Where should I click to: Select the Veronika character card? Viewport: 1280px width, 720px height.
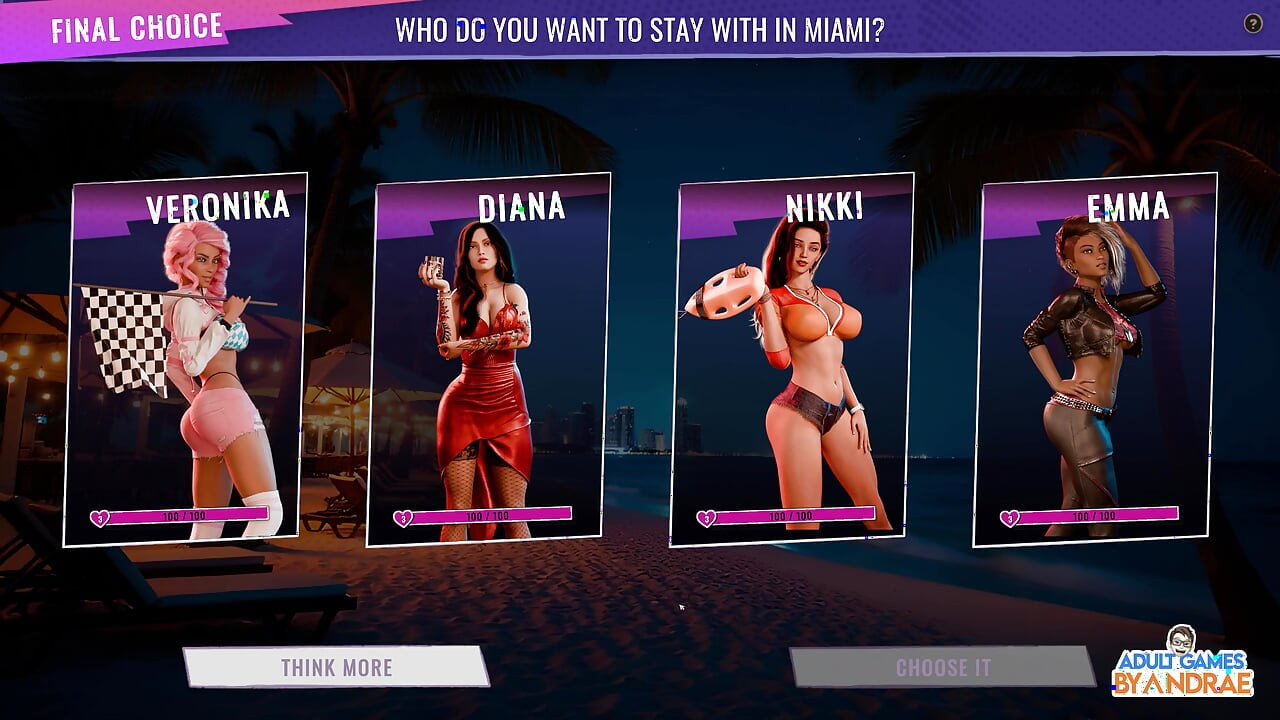pos(186,360)
